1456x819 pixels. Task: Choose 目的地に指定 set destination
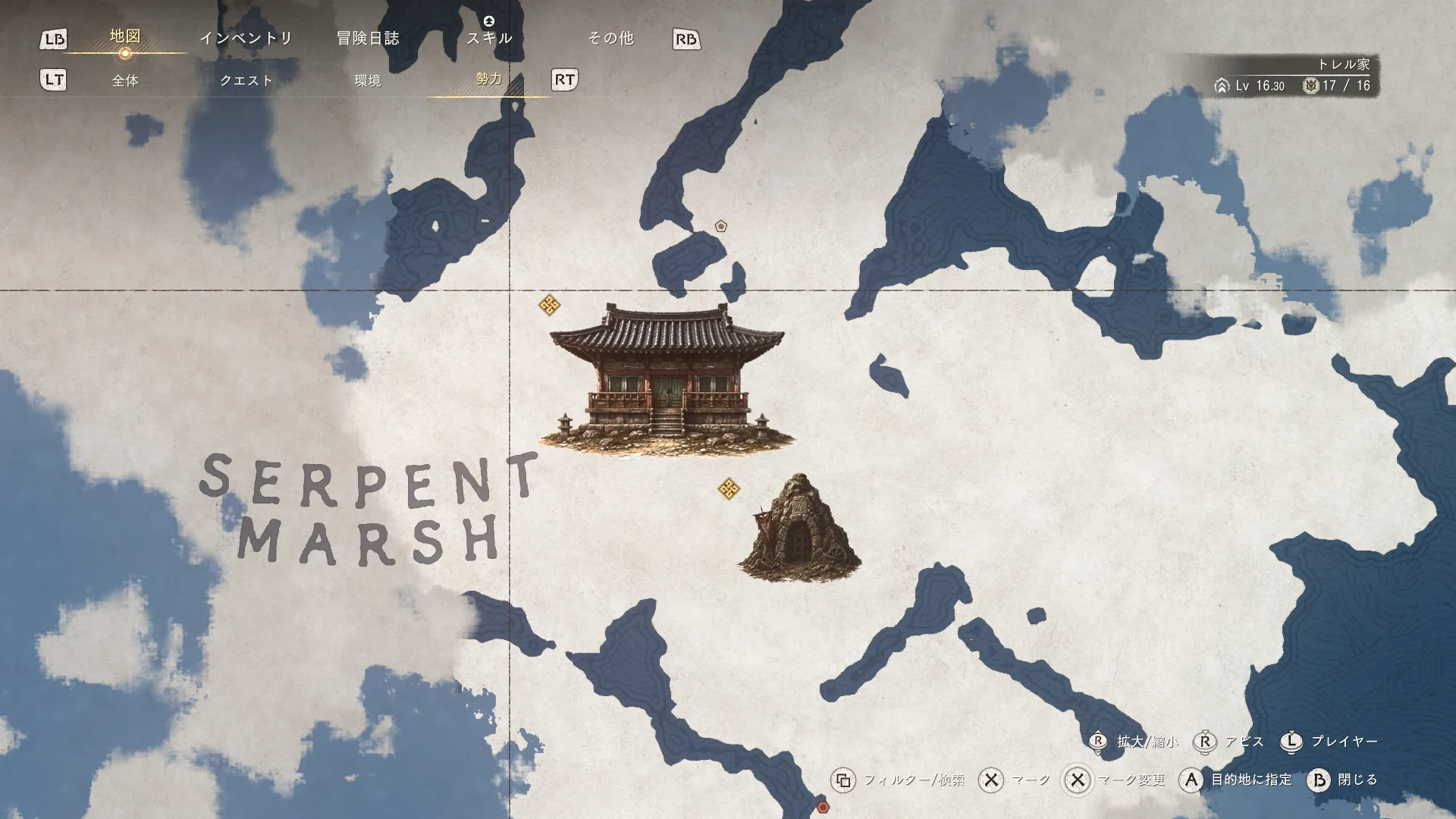pyautogui.click(x=1236, y=780)
